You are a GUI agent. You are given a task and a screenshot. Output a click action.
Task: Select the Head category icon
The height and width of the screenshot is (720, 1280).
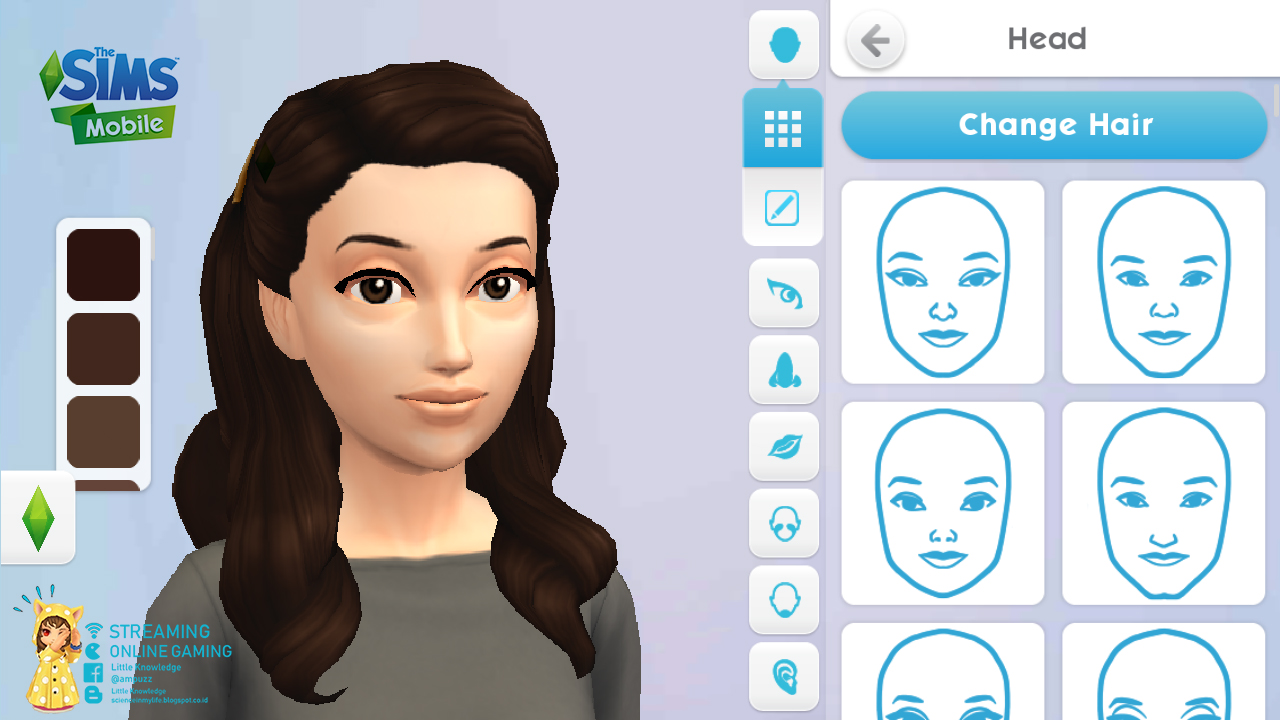(x=784, y=42)
